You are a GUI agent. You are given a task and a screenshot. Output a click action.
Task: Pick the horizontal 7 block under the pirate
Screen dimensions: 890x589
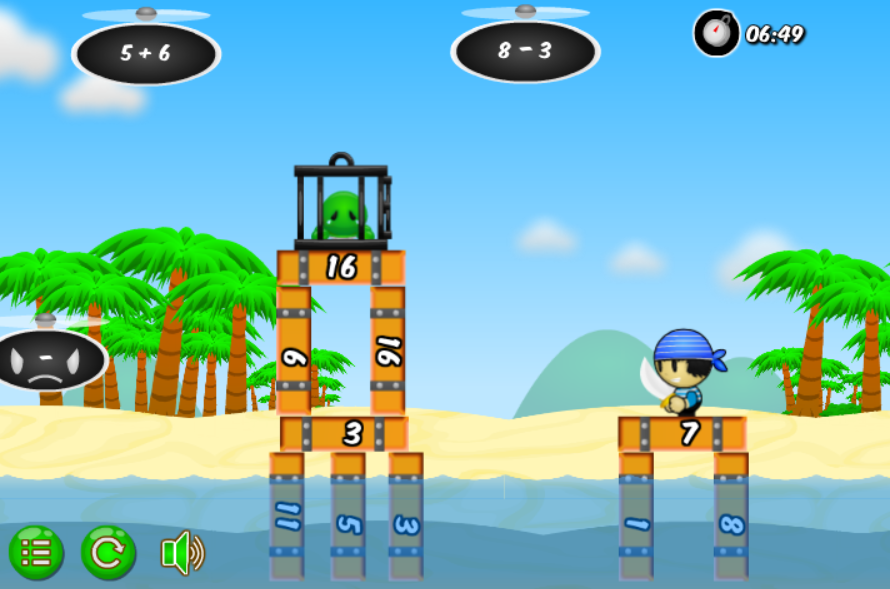click(683, 434)
